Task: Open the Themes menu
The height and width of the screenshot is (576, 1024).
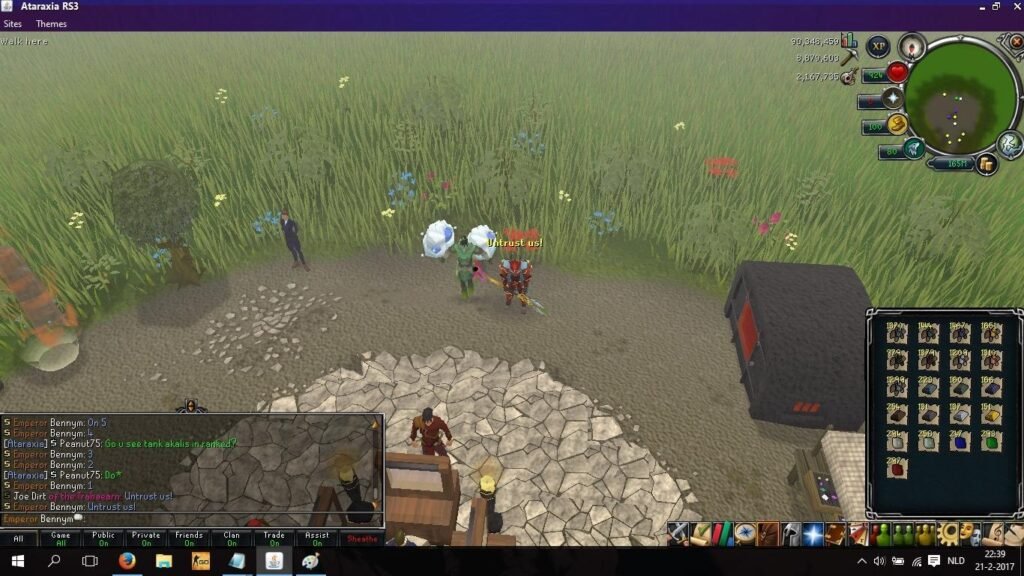Action: tap(51, 24)
